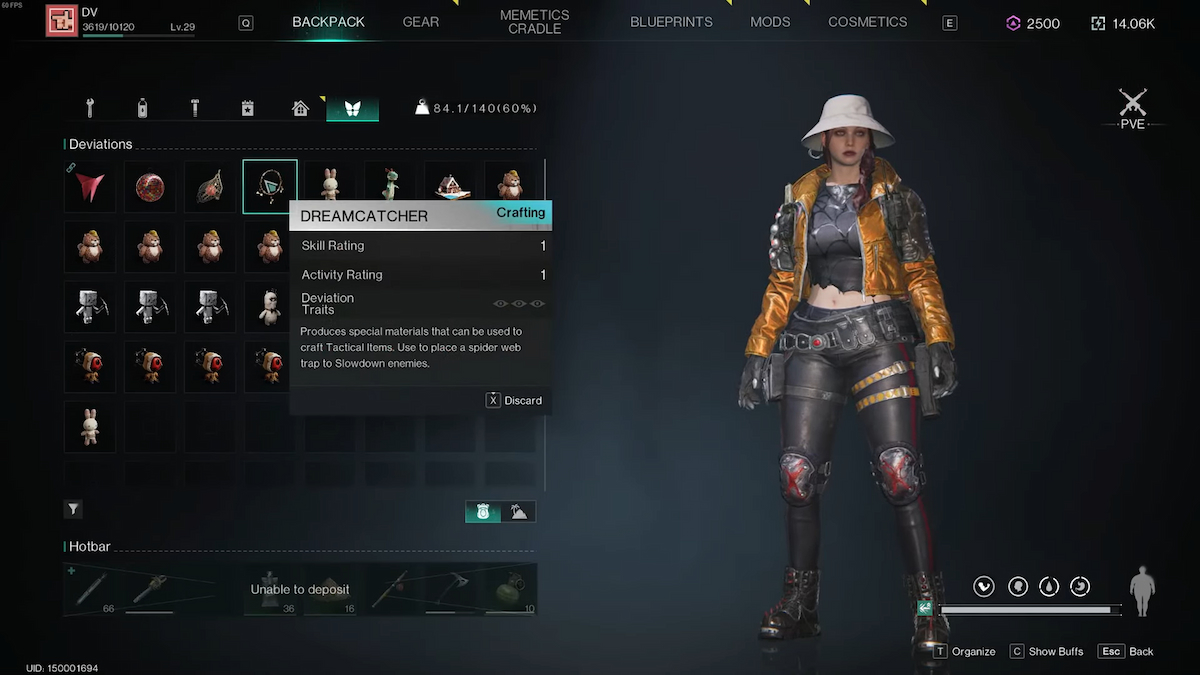Switch to the Gear tab
The width and height of the screenshot is (1200, 675).
[420, 22]
